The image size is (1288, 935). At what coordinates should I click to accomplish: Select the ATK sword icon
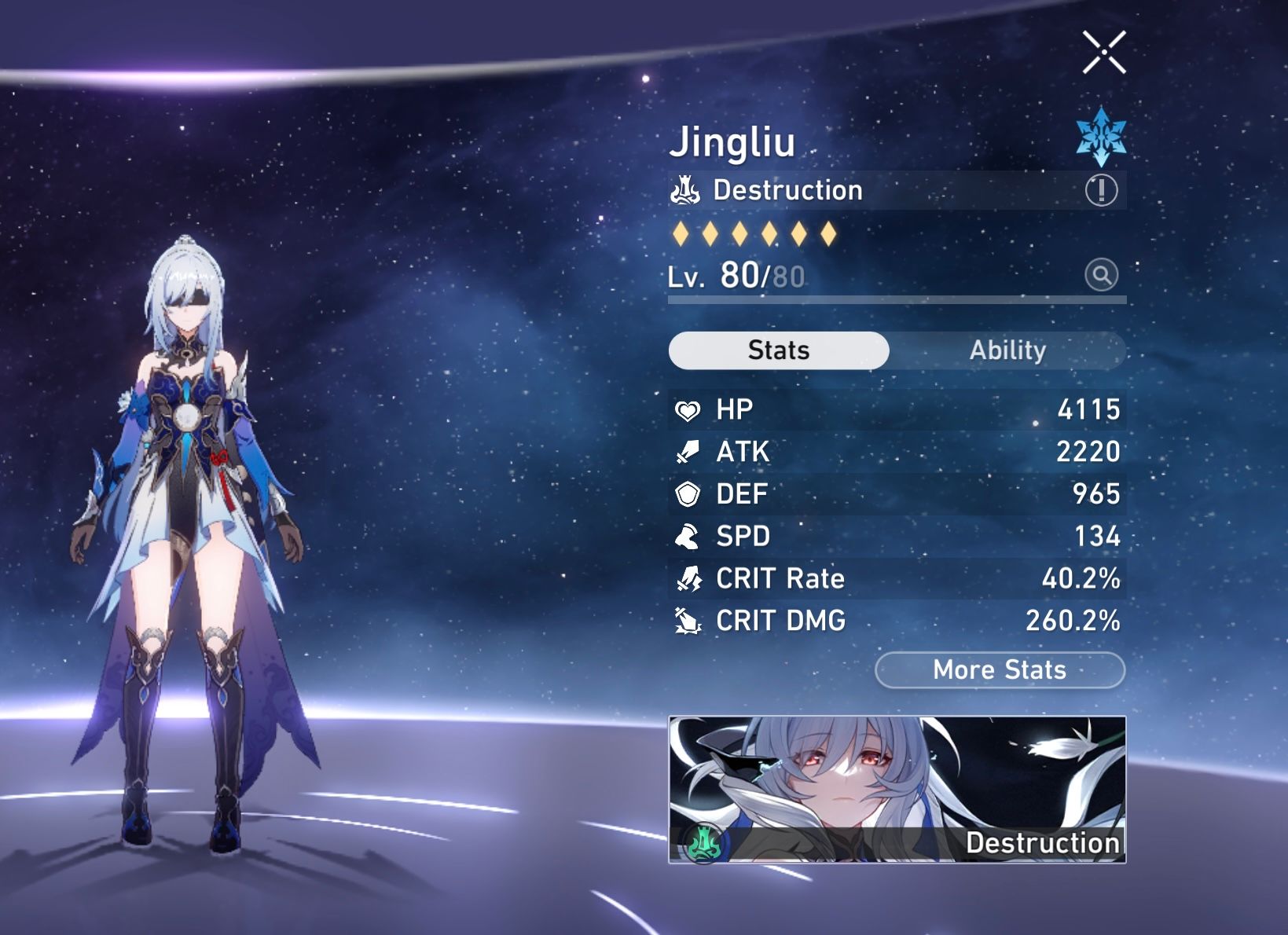[685, 452]
